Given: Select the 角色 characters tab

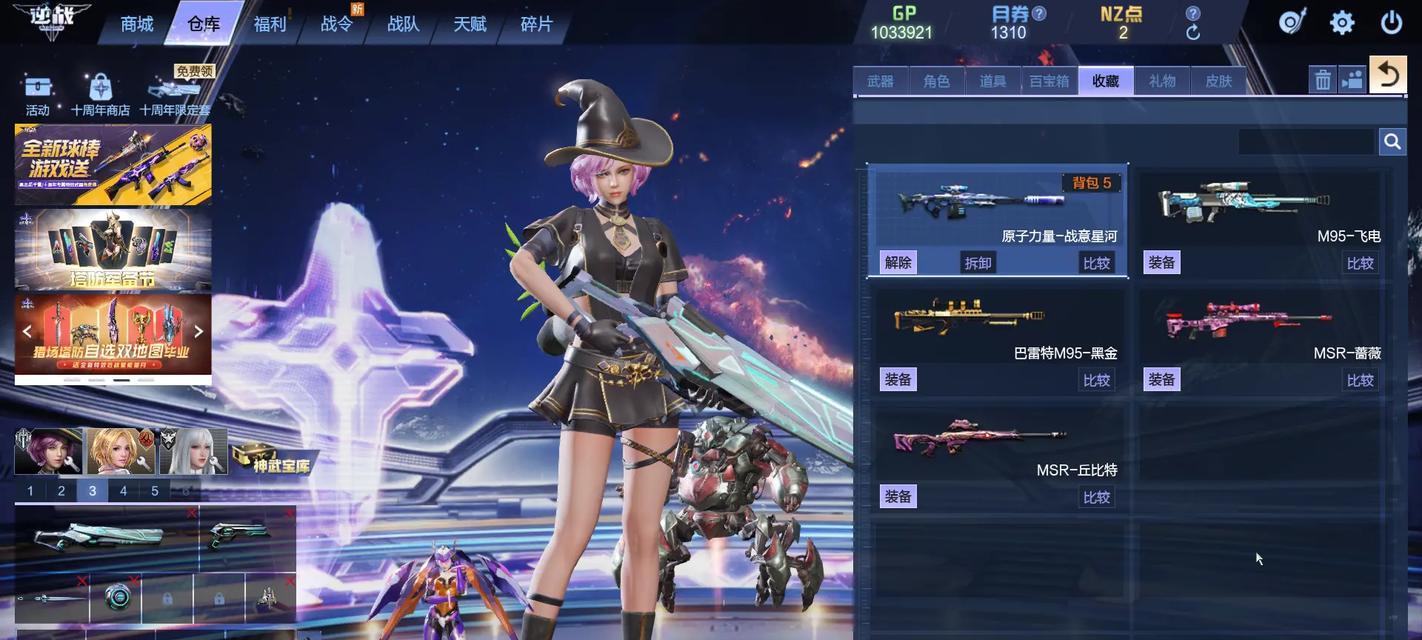Looking at the screenshot, I should (x=937, y=81).
